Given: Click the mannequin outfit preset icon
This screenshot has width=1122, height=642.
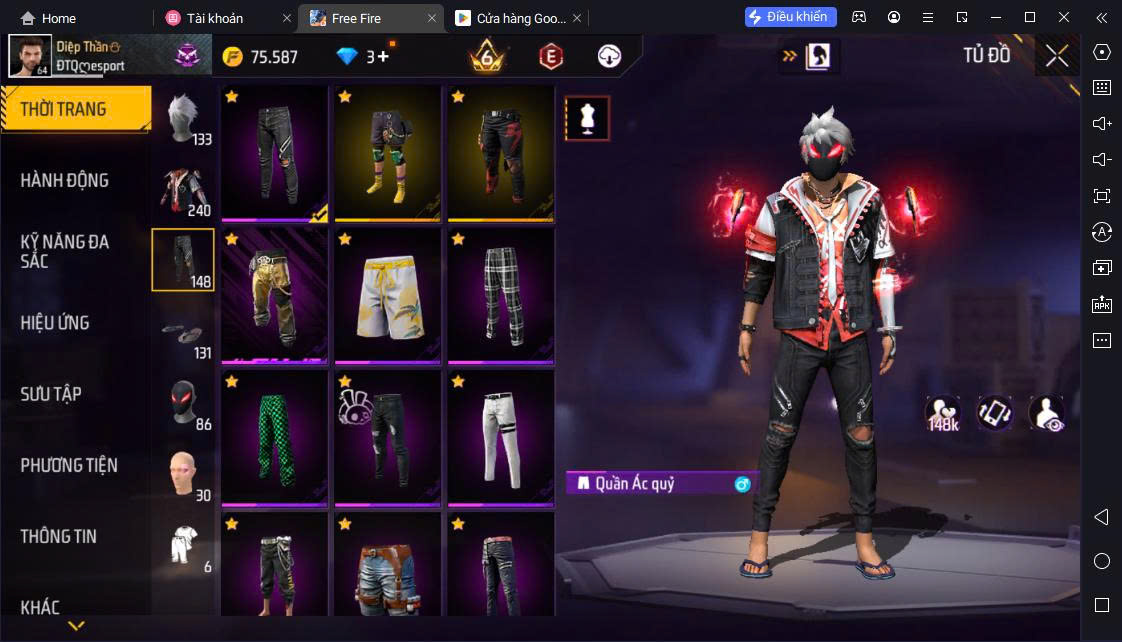Looking at the screenshot, I should 587,119.
